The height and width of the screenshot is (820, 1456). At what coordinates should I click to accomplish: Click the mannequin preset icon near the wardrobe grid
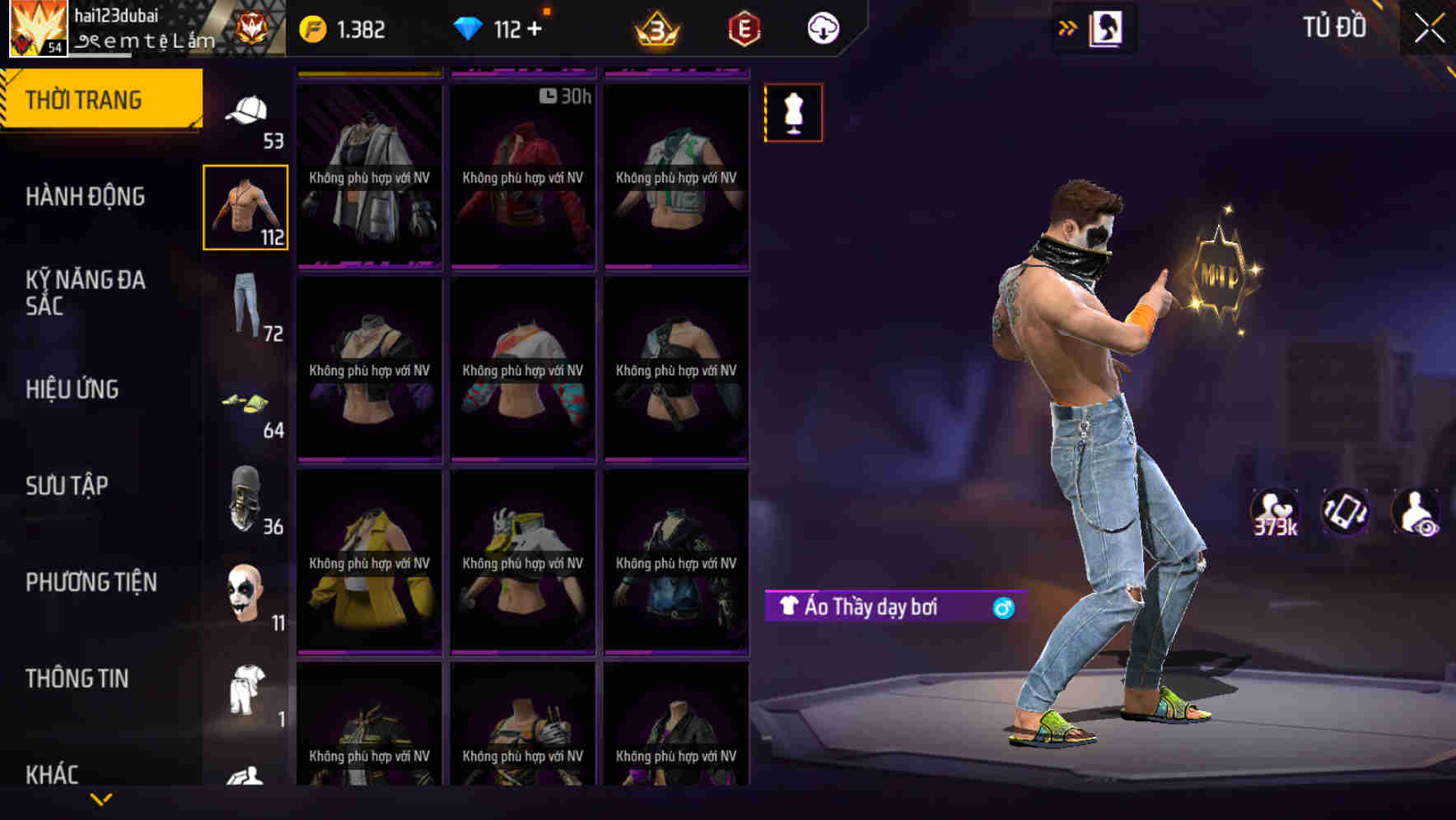click(791, 113)
